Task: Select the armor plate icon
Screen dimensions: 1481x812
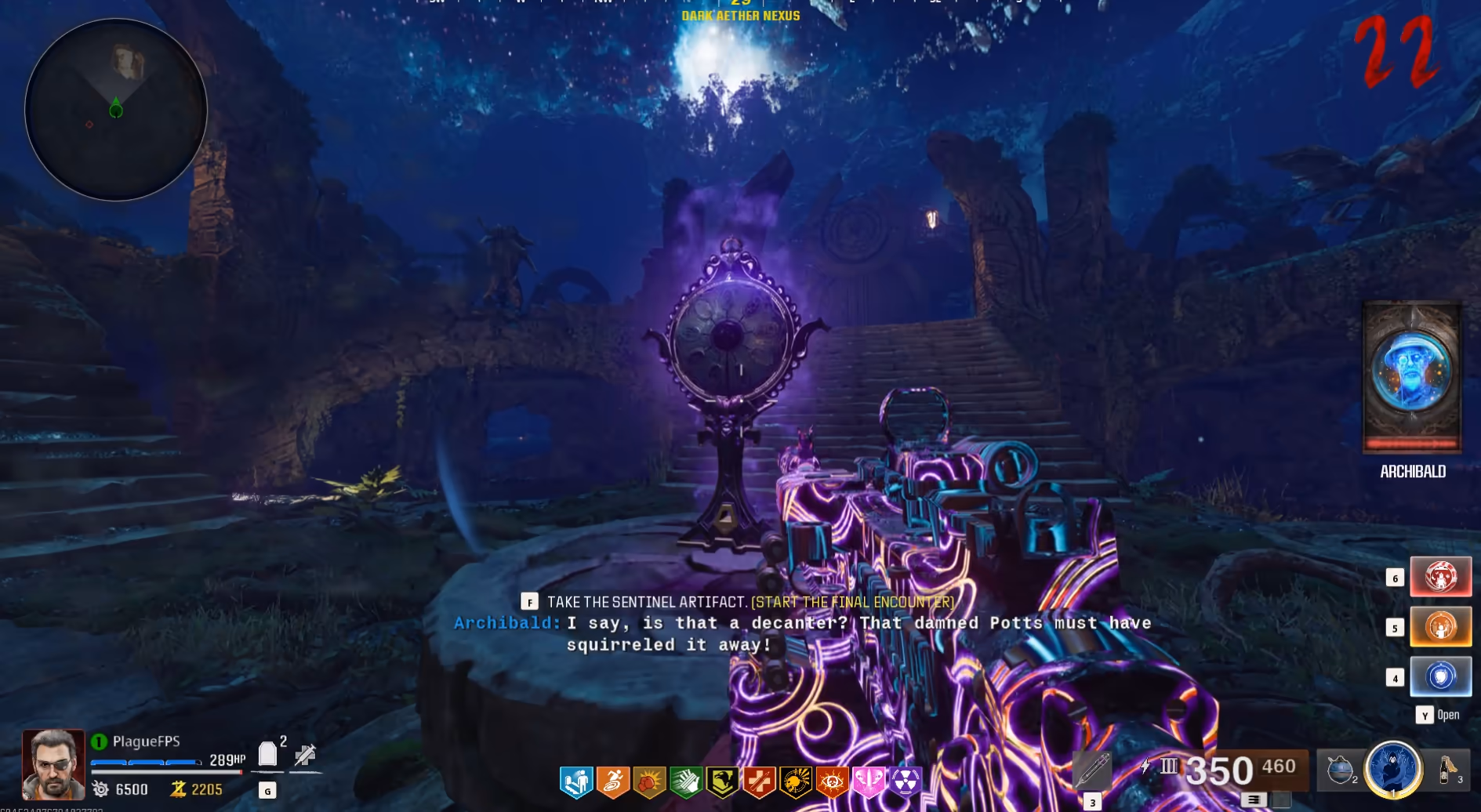Action: (x=267, y=754)
